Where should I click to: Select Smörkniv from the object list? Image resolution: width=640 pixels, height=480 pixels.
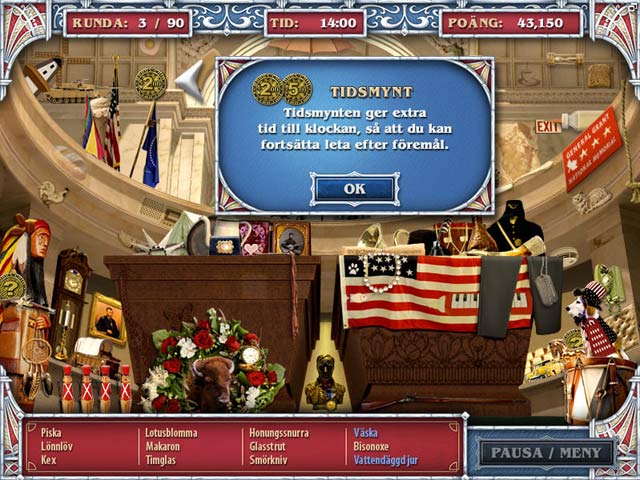(x=271, y=461)
